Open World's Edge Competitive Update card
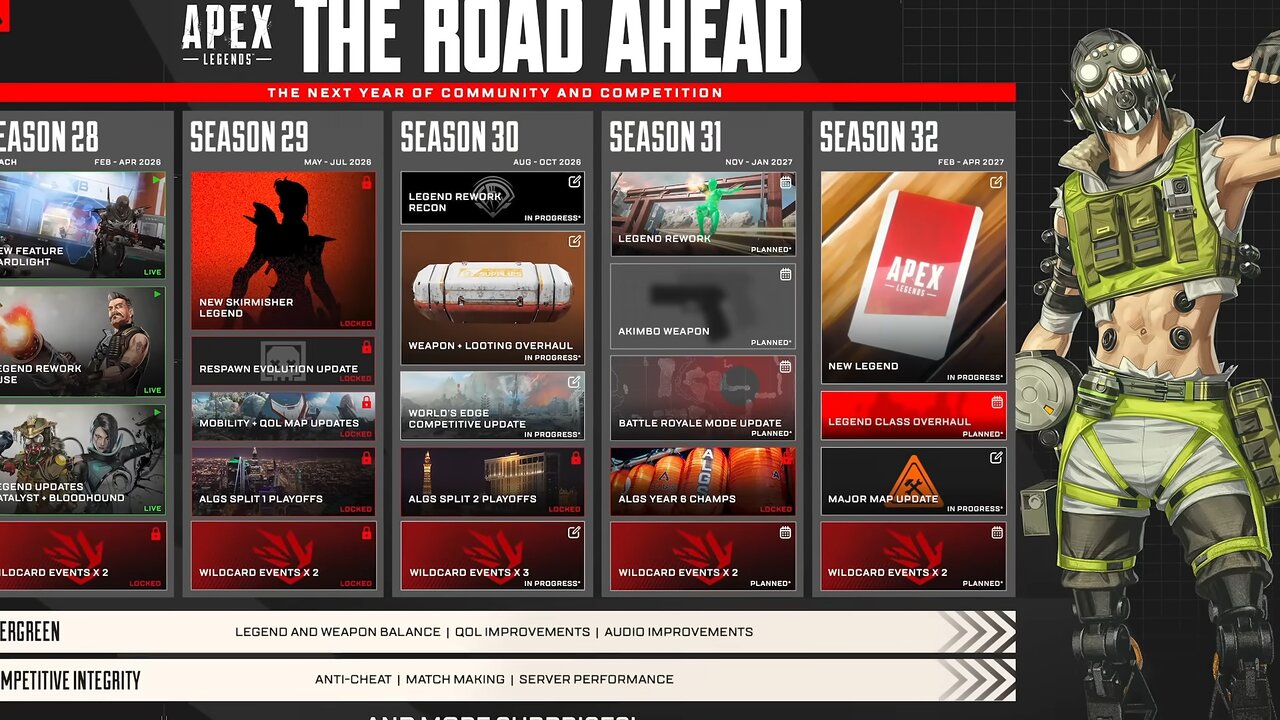This screenshot has height=720, width=1280. click(492, 406)
